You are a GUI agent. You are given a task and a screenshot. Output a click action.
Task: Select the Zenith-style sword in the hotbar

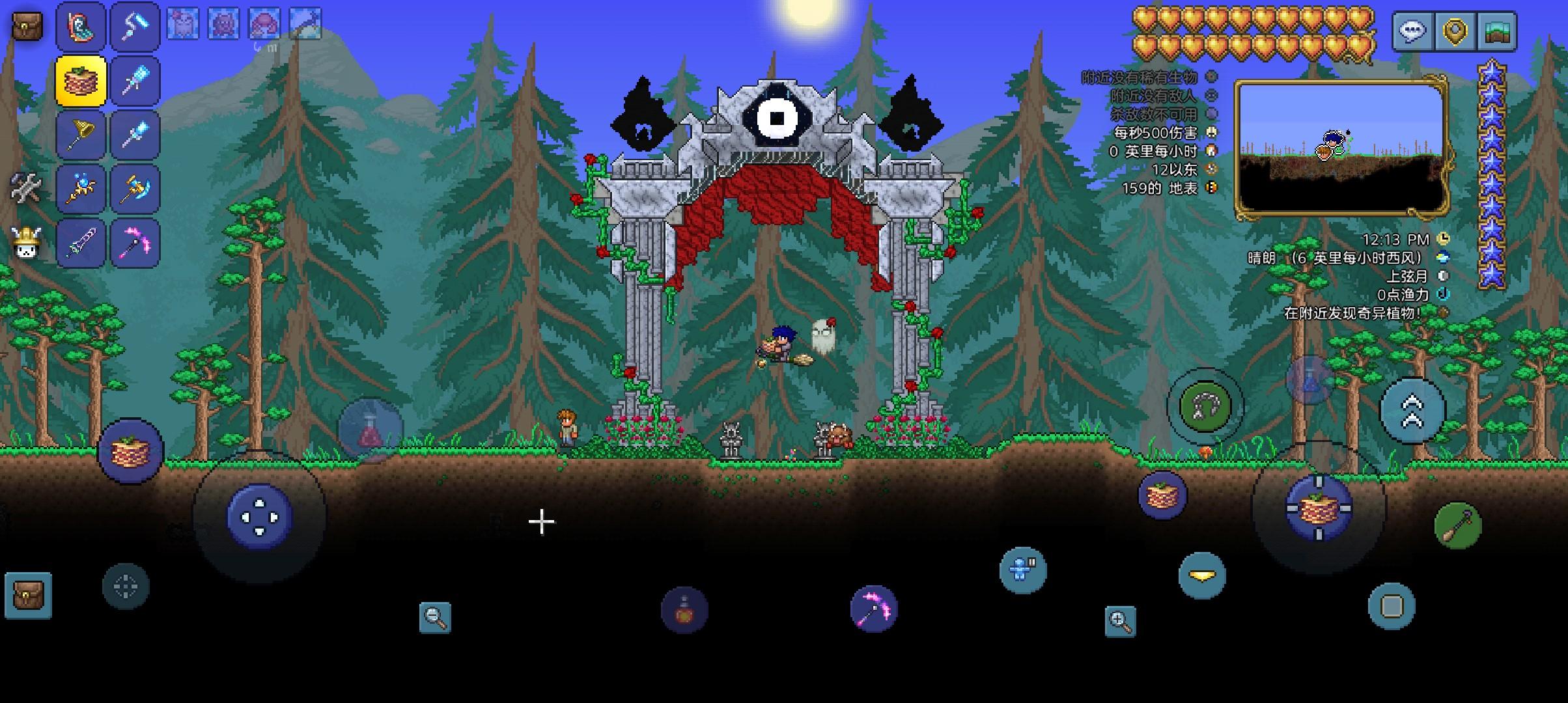tap(81, 241)
